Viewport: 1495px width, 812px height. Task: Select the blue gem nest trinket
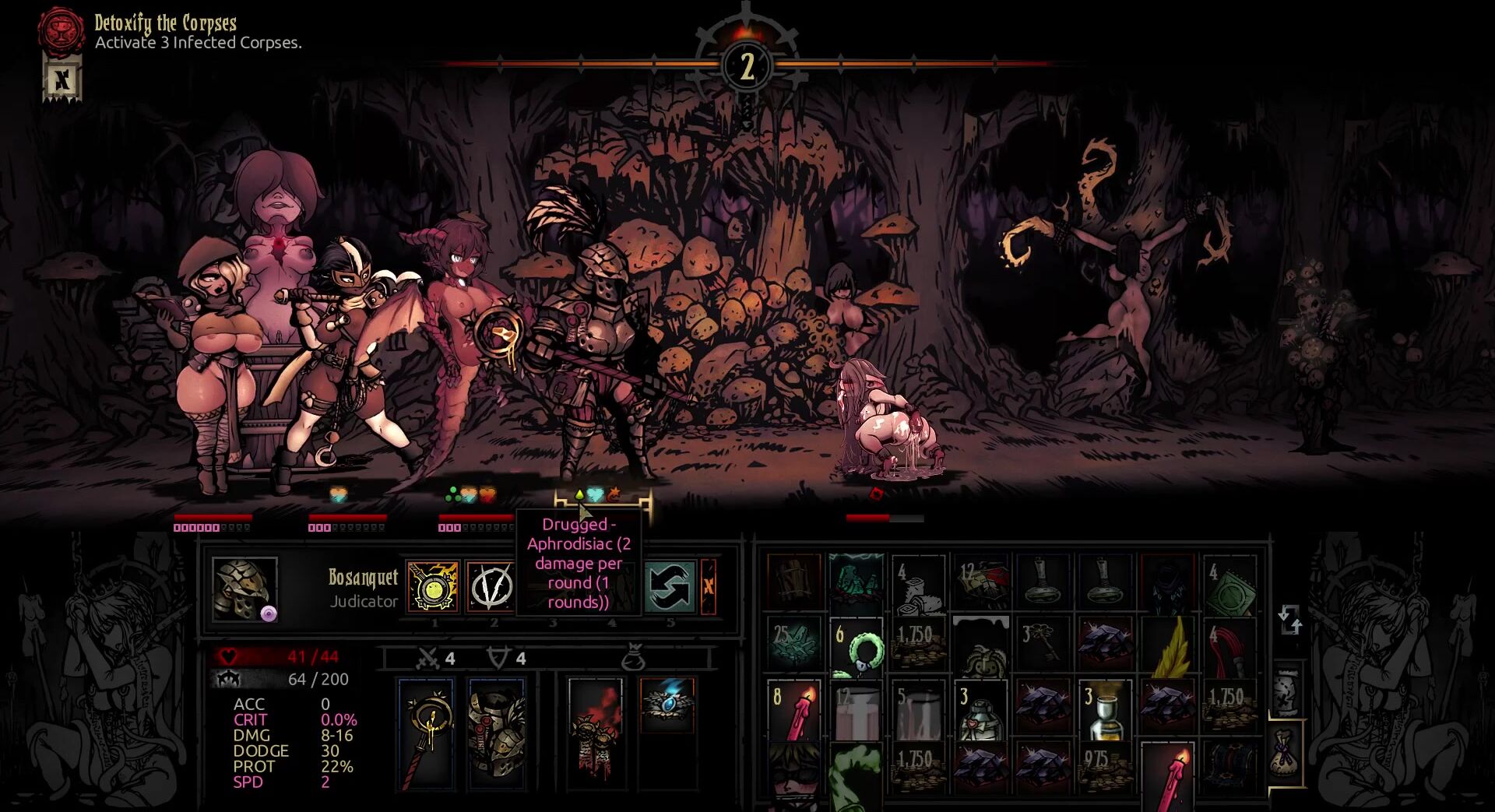(667, 704)
